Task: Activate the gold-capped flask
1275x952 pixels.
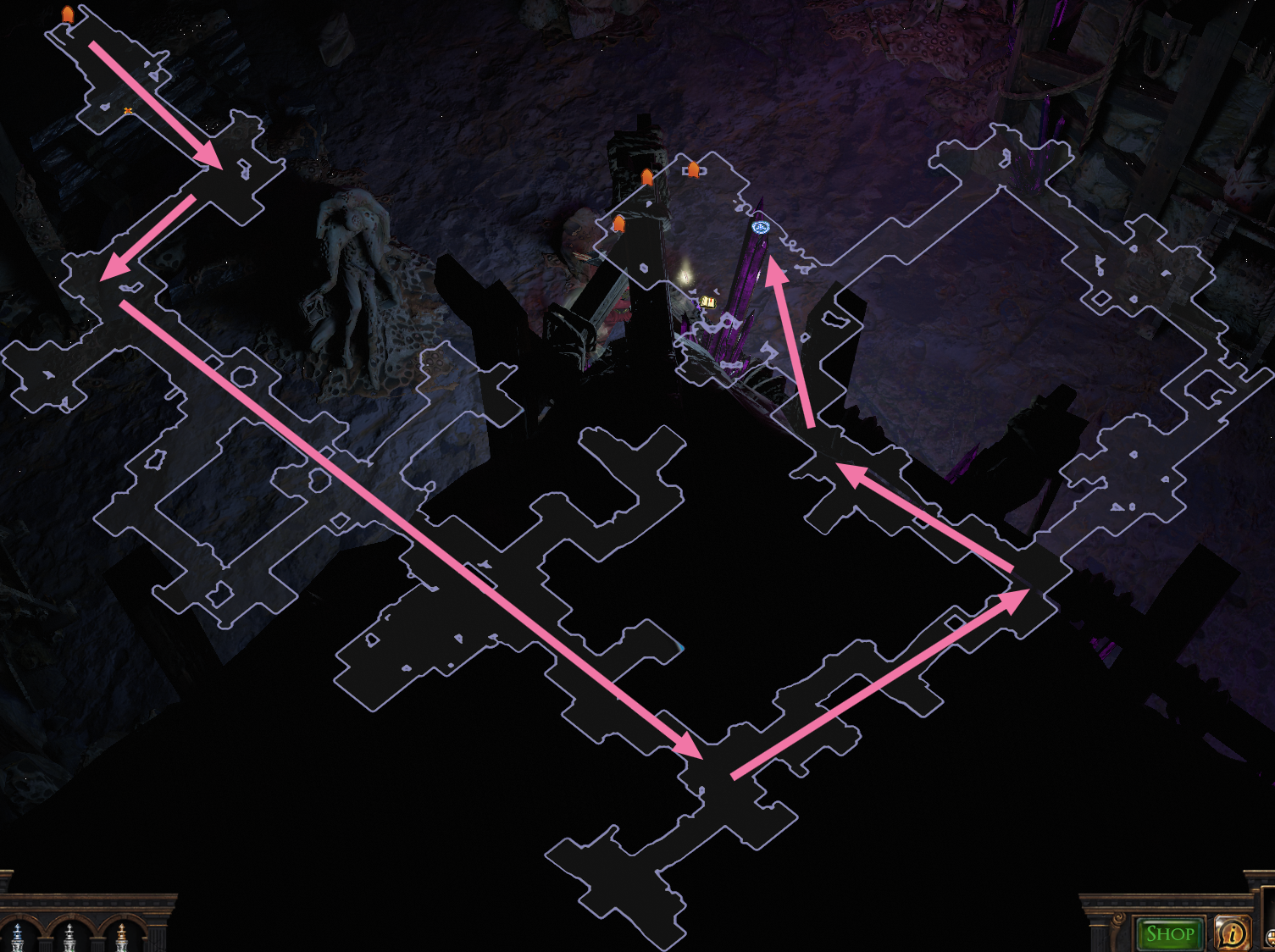Action: 122,937
